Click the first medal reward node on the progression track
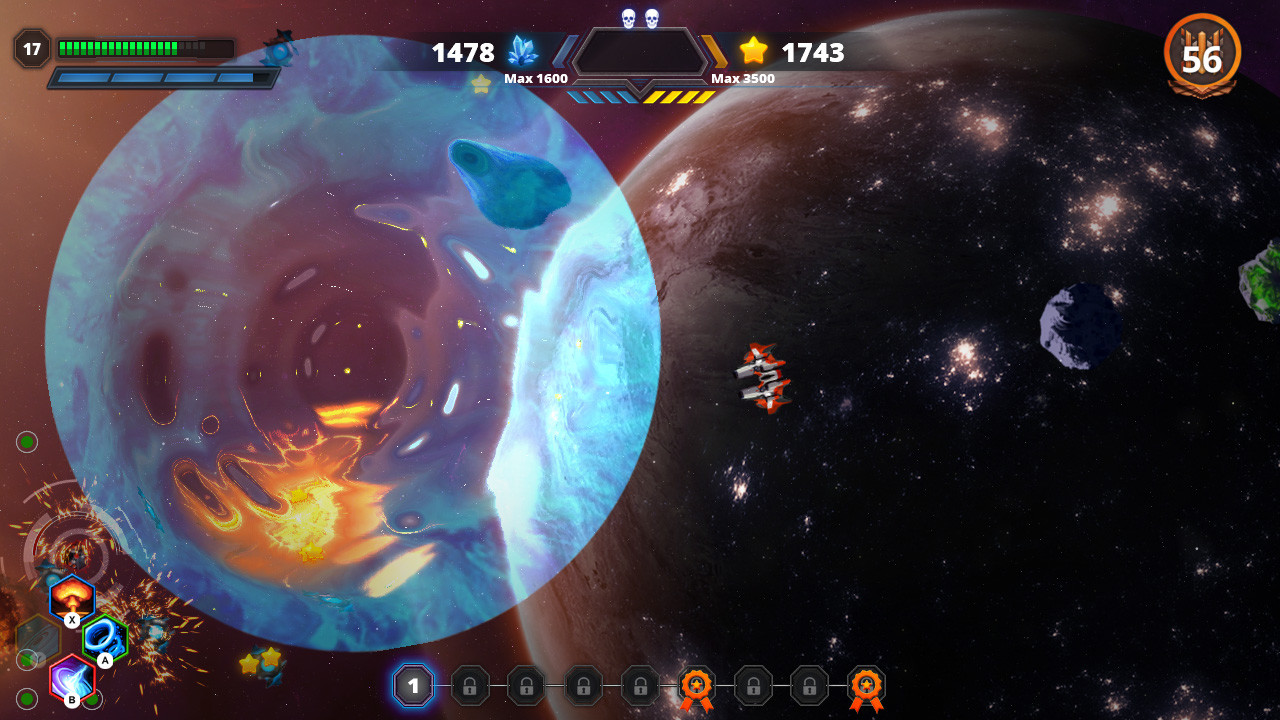The image size is (1280, 720). tap(696, 686)
